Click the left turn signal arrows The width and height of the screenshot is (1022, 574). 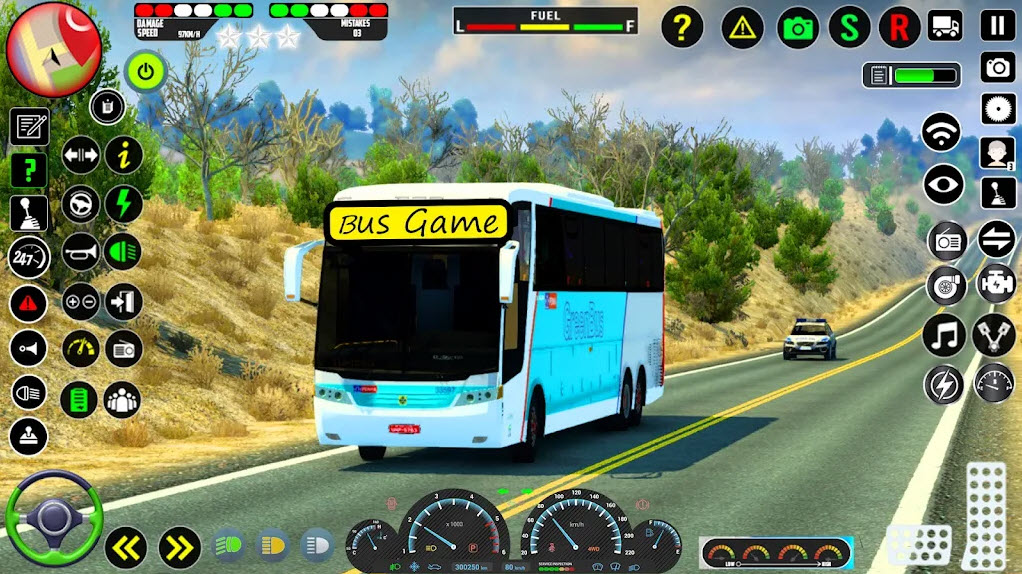point(126,547)
